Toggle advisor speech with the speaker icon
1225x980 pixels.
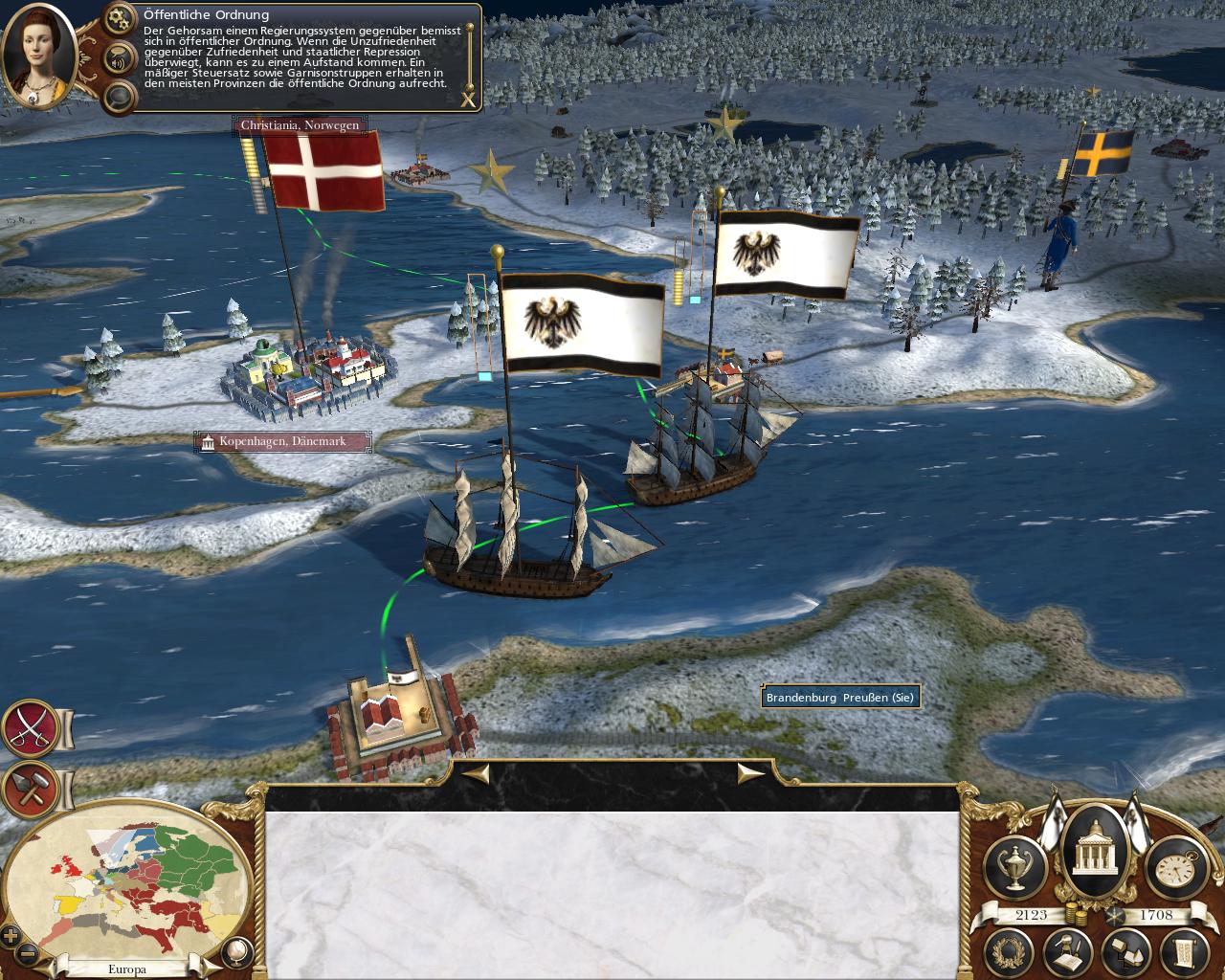click(120, 56)
